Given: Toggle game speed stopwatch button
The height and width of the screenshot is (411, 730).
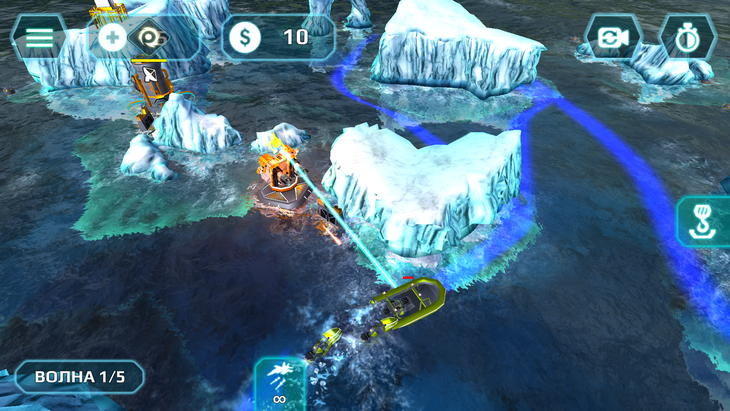Looking at the screenshot, I should coord(687,38).
